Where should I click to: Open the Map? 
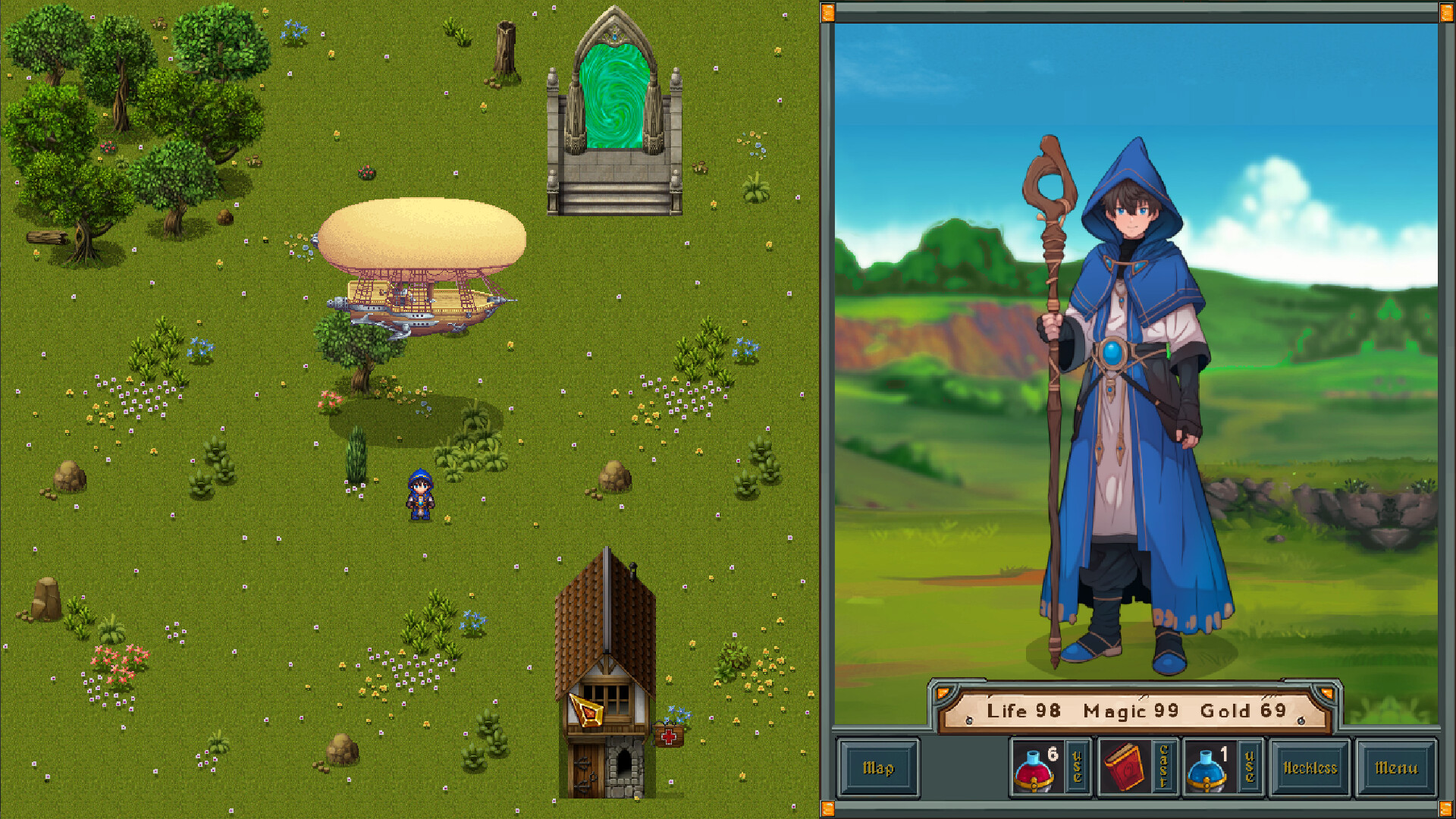878,767
